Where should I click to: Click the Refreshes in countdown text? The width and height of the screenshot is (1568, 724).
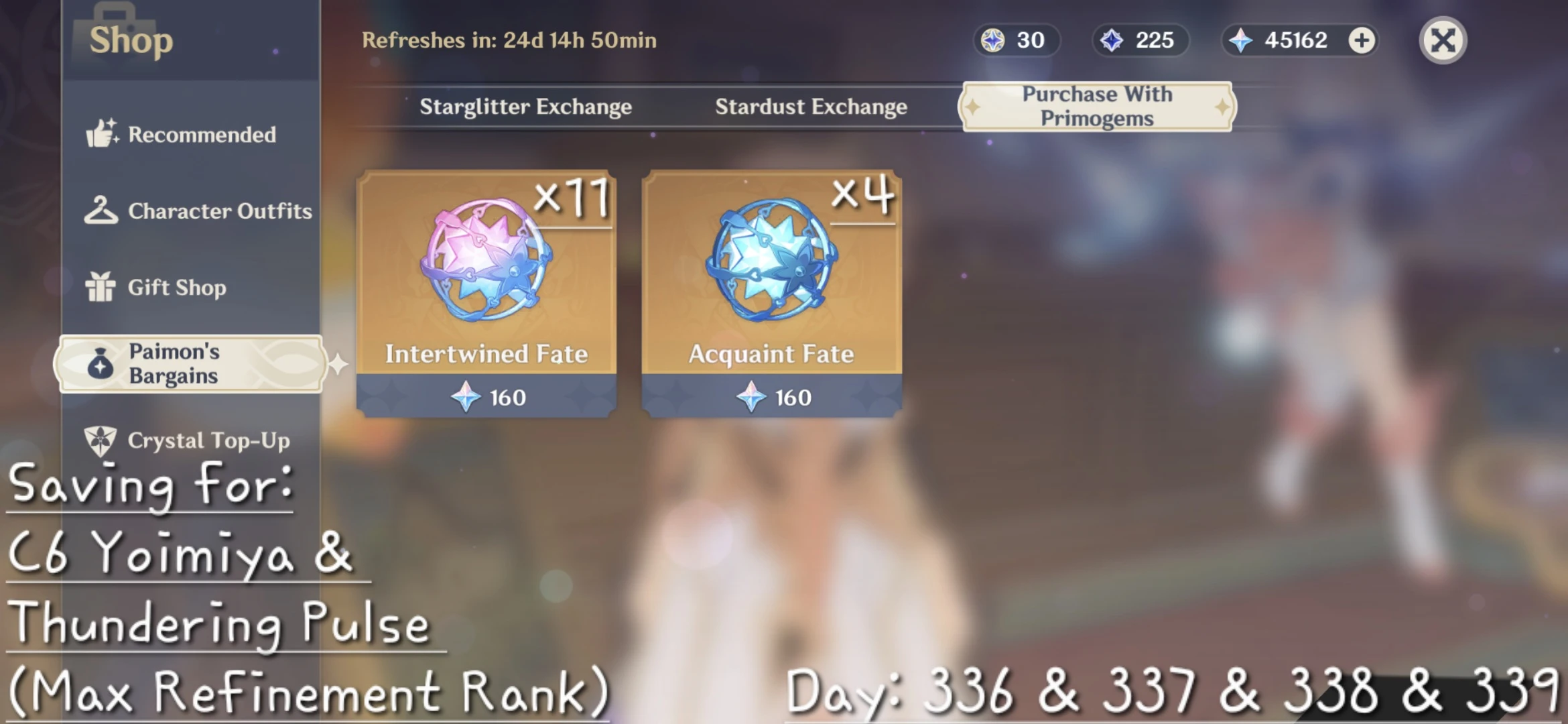click(x=509, y=40)
